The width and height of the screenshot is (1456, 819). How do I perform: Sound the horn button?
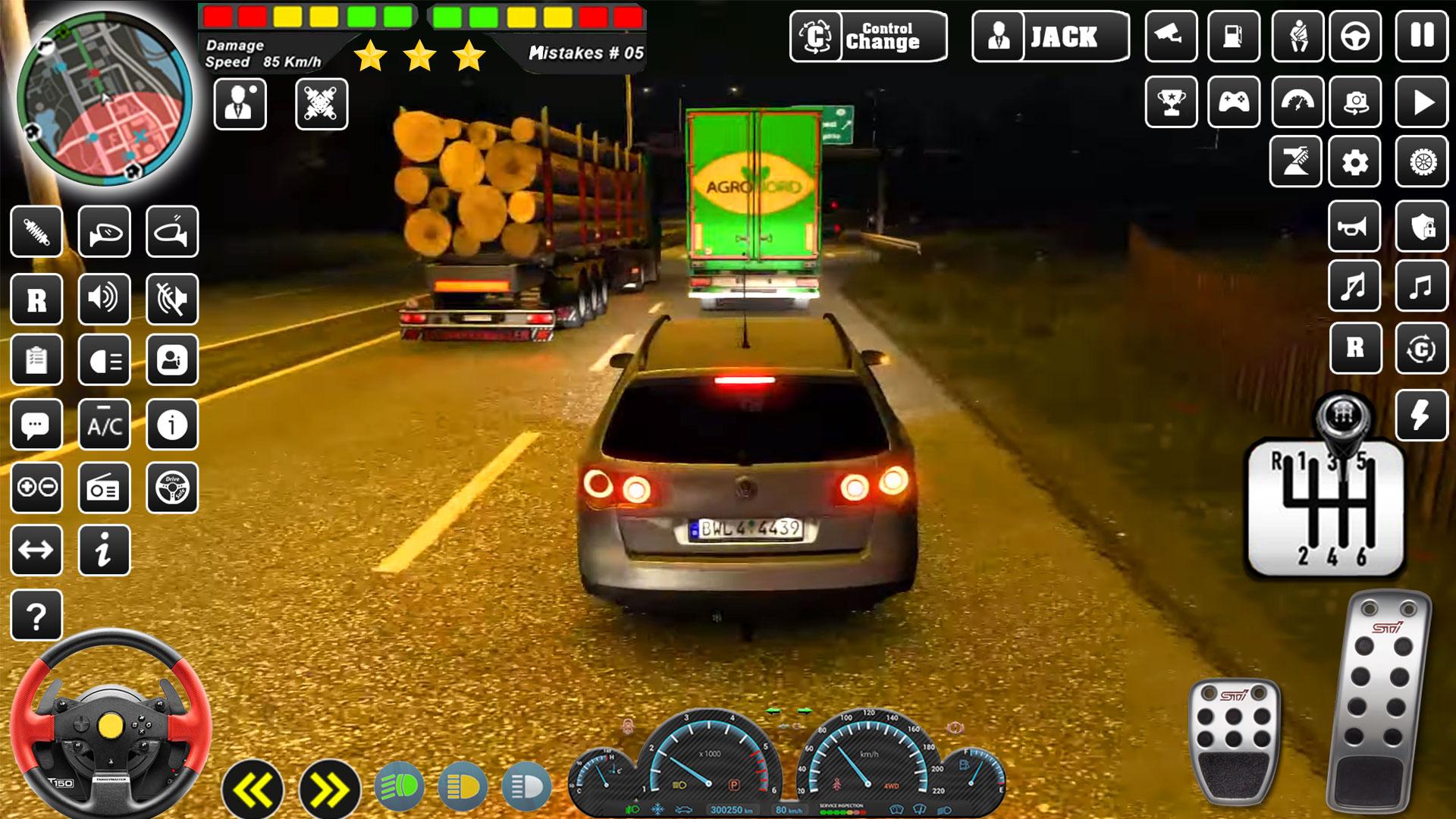coord(1354,227)
